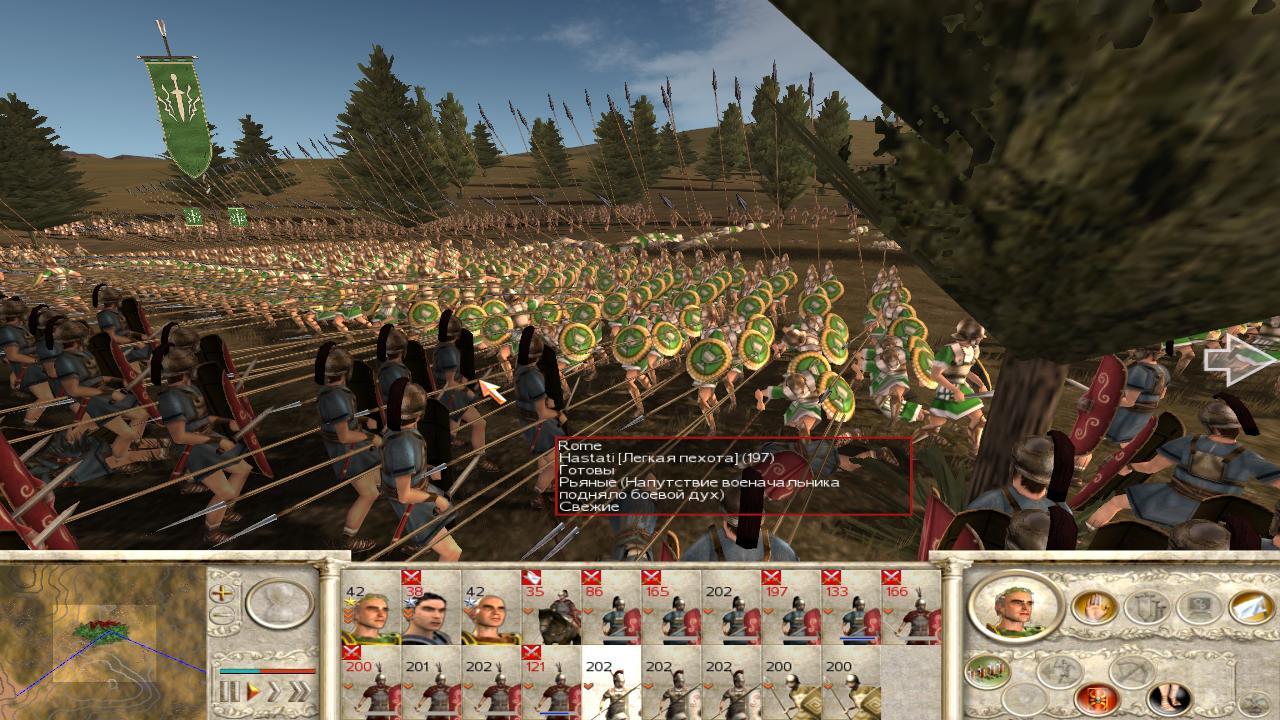Set battle speed to normal play
Viewport: 1280px width, 720px height.
coord(253,691)
